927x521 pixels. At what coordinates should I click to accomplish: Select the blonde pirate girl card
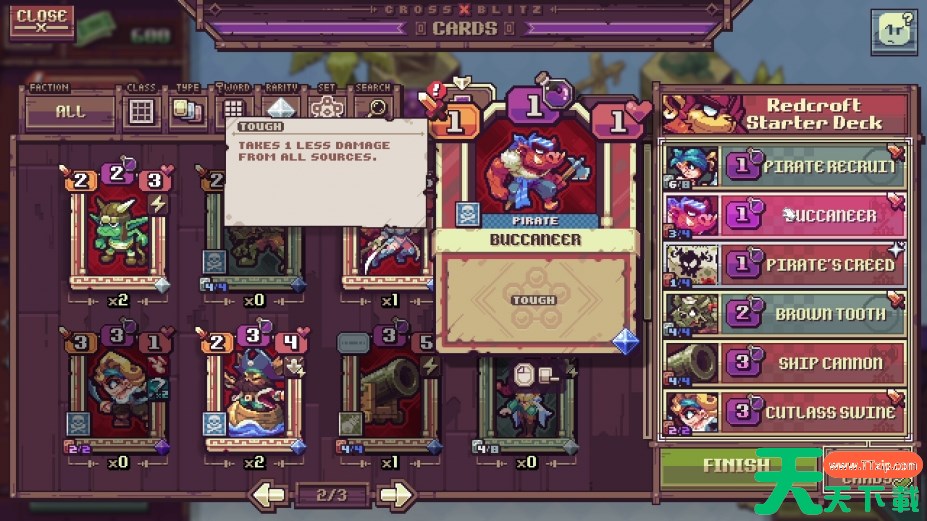[x=116, y=392]
